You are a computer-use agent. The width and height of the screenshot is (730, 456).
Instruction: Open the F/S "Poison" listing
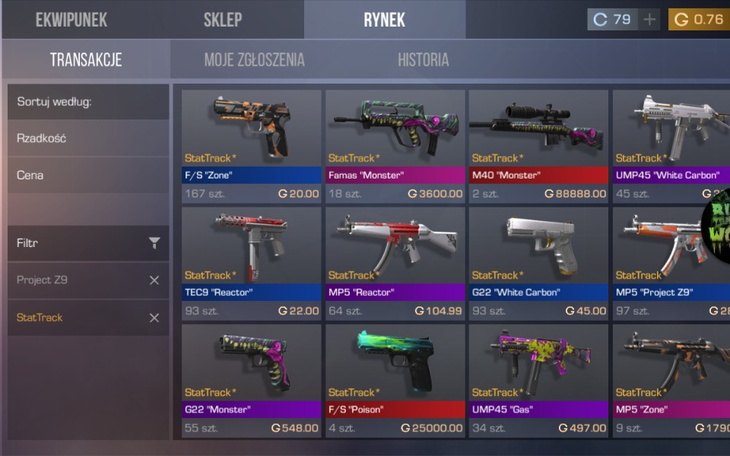pyautogui.click(x=395, y=380)
